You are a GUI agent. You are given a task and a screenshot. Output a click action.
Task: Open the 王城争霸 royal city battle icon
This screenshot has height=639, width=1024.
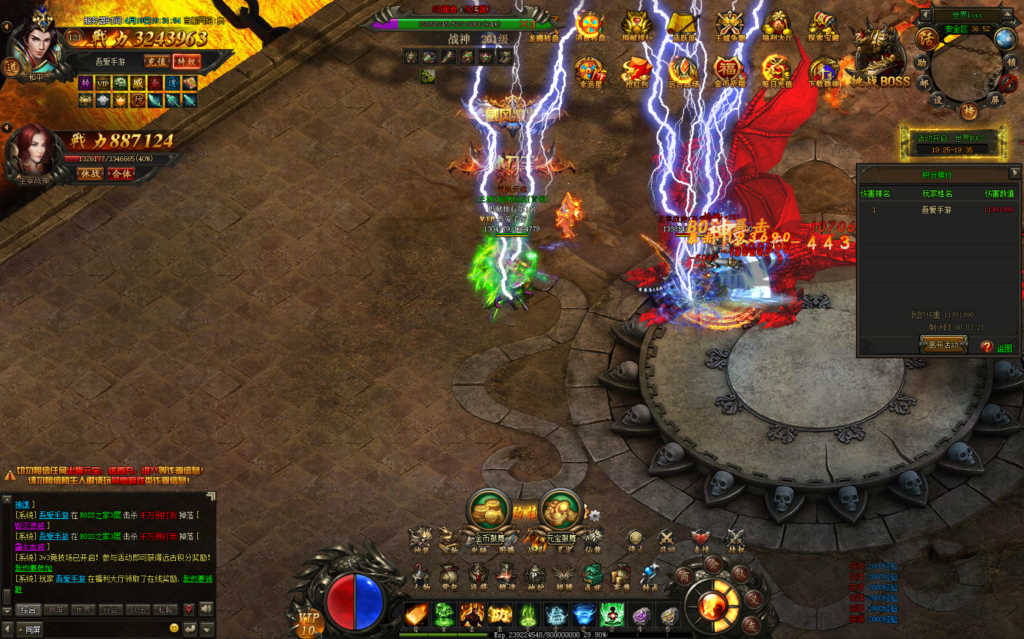(x=729, y=25)
